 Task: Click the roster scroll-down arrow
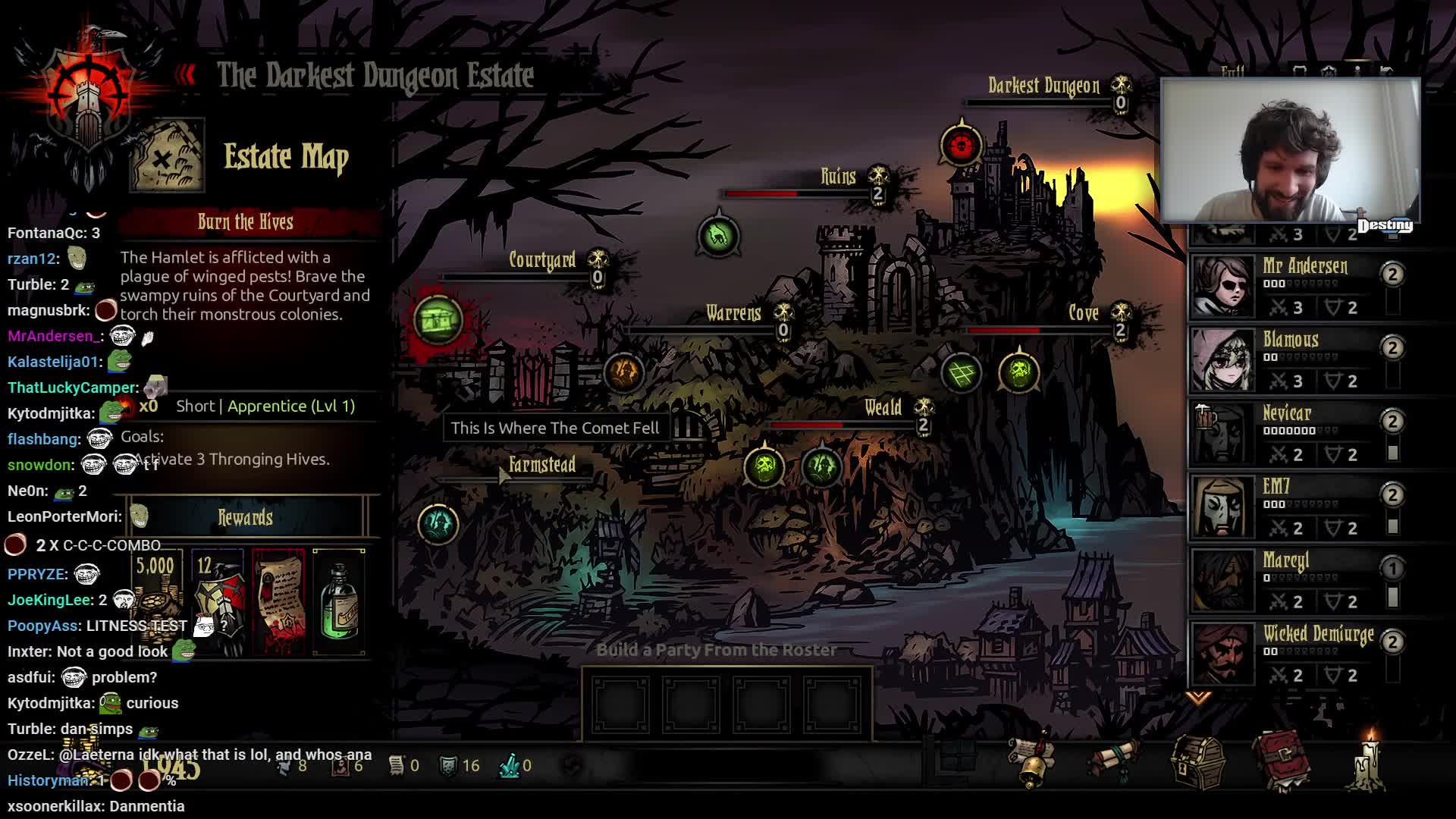pyautogui.click(x=1198, y=697)
